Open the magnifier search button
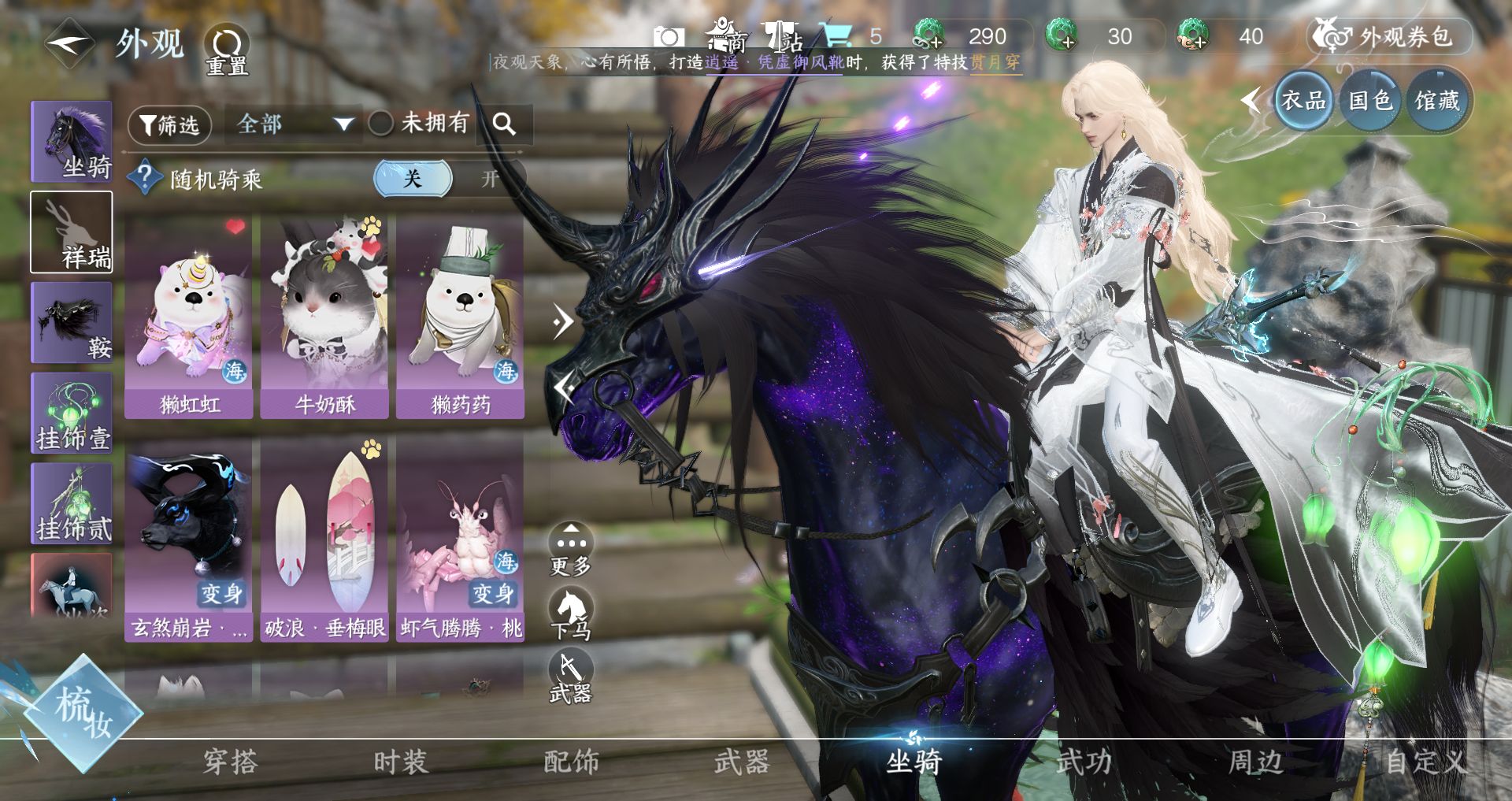The height and width of the screenshot is (801, 1512). (504, 124)
